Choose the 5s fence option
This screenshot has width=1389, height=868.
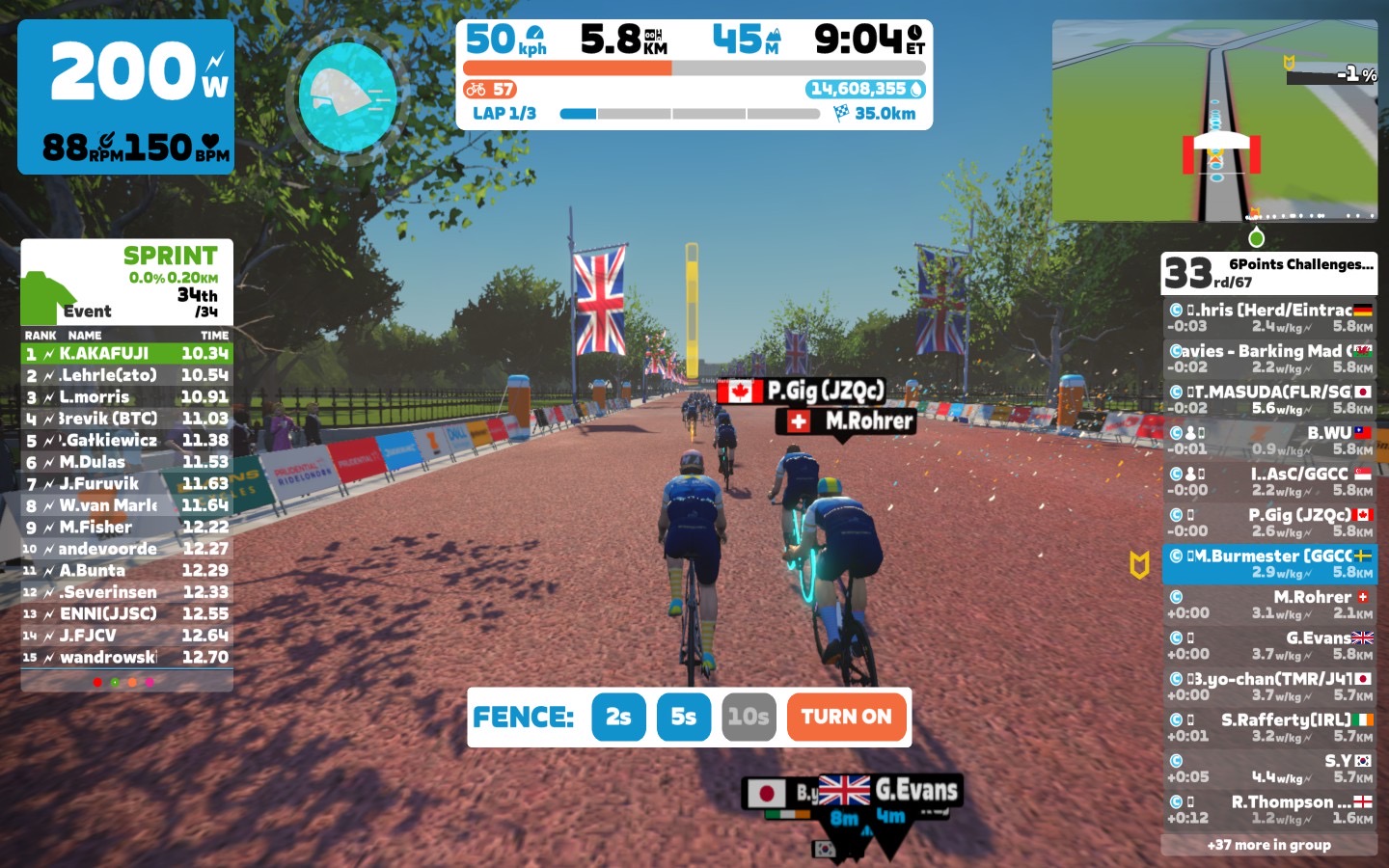point(683,718)
